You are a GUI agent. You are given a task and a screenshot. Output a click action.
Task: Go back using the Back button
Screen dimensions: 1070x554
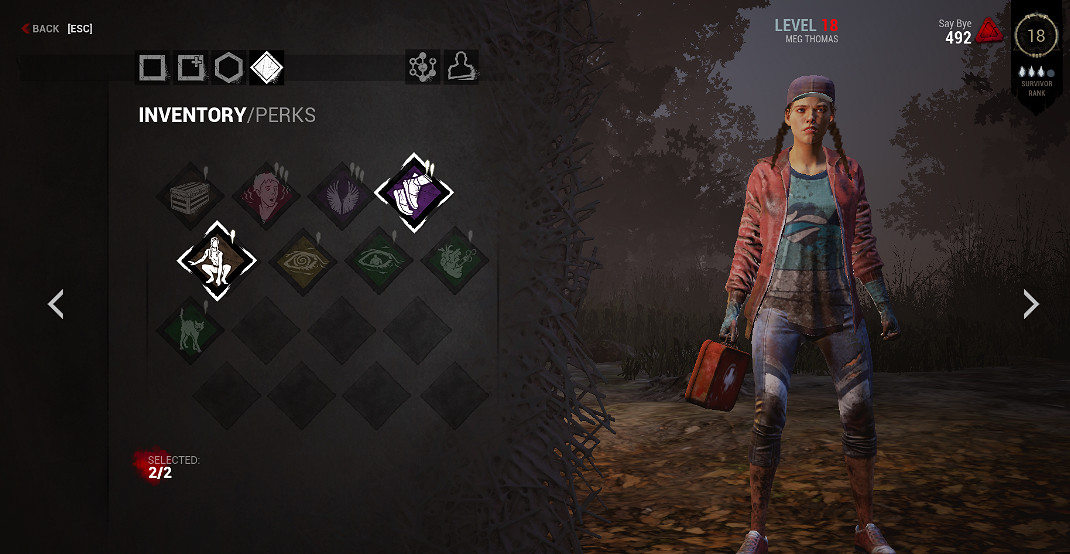click(42, 29)
